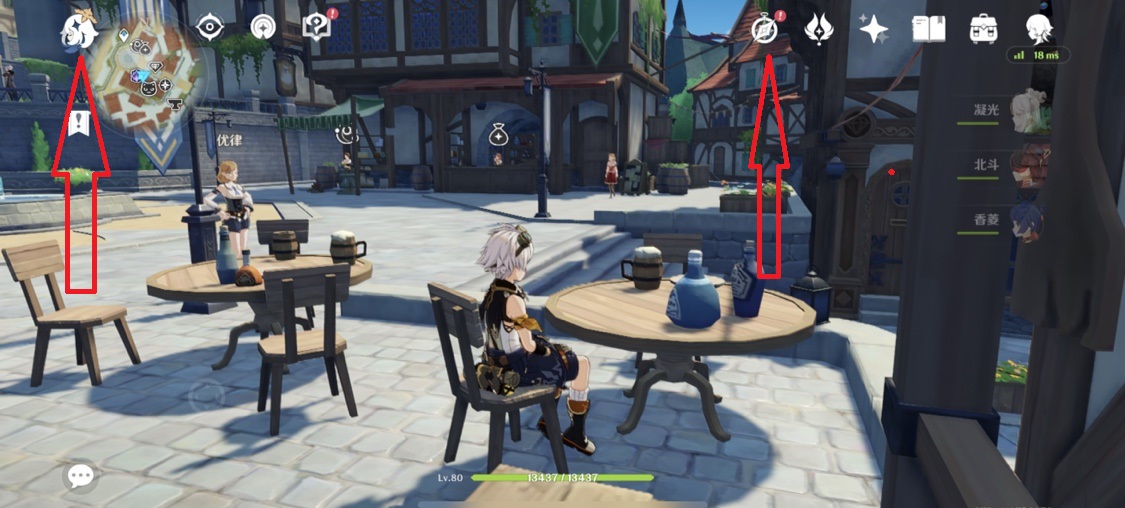Open the Paimon menu icon
The height and width of the screenshot is (508, 1125).
[79, 31]
